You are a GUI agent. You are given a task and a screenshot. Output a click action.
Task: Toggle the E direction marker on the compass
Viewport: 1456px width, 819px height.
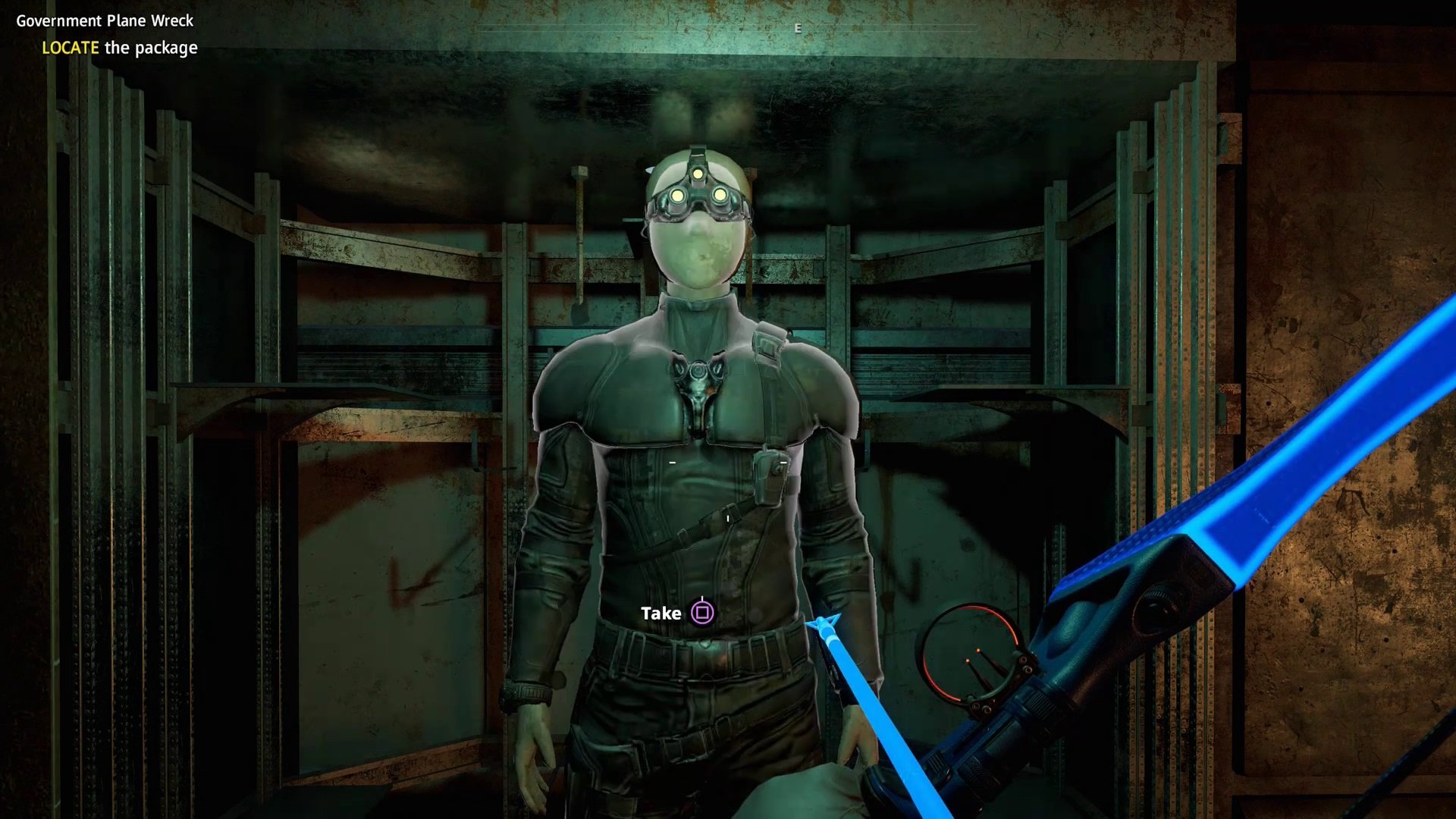[x=798, y=28]
